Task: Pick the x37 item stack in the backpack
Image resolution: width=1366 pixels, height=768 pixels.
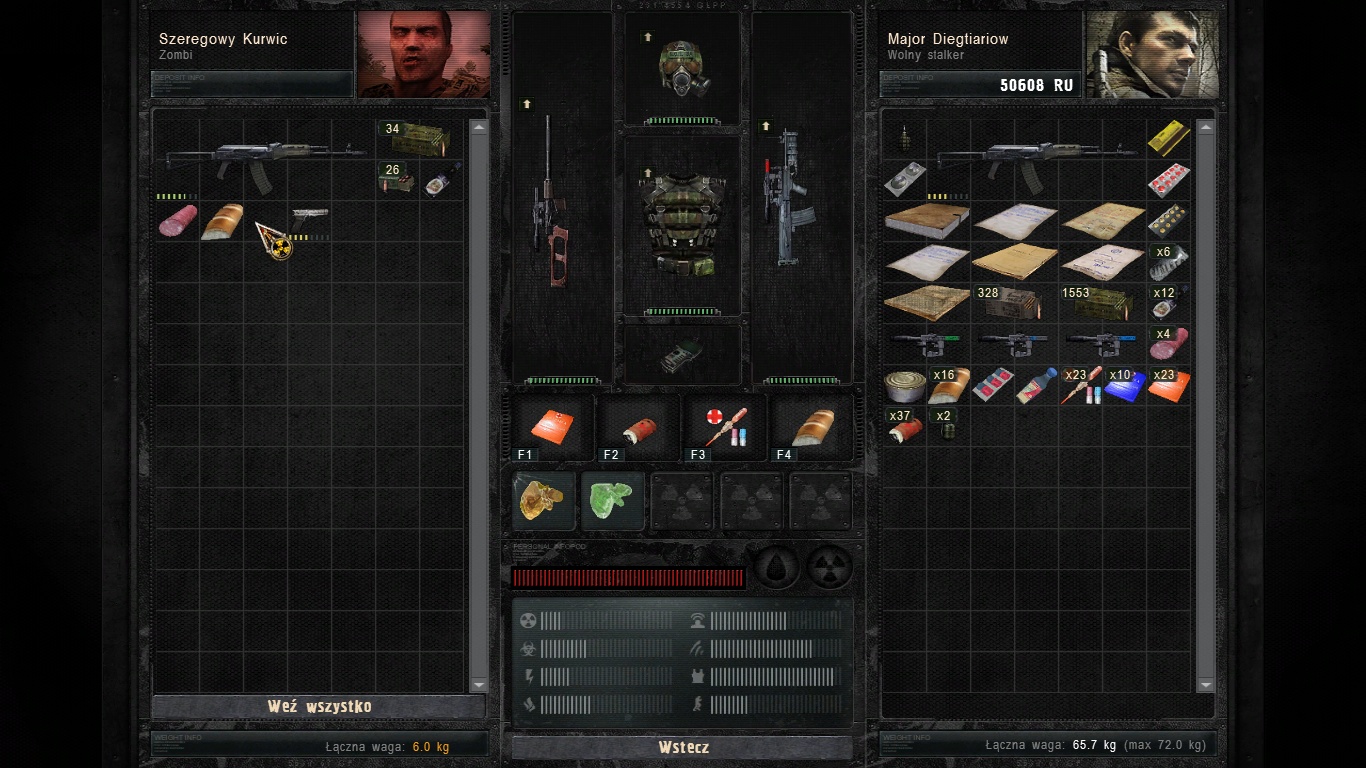Action: click(x=904, y=427)
